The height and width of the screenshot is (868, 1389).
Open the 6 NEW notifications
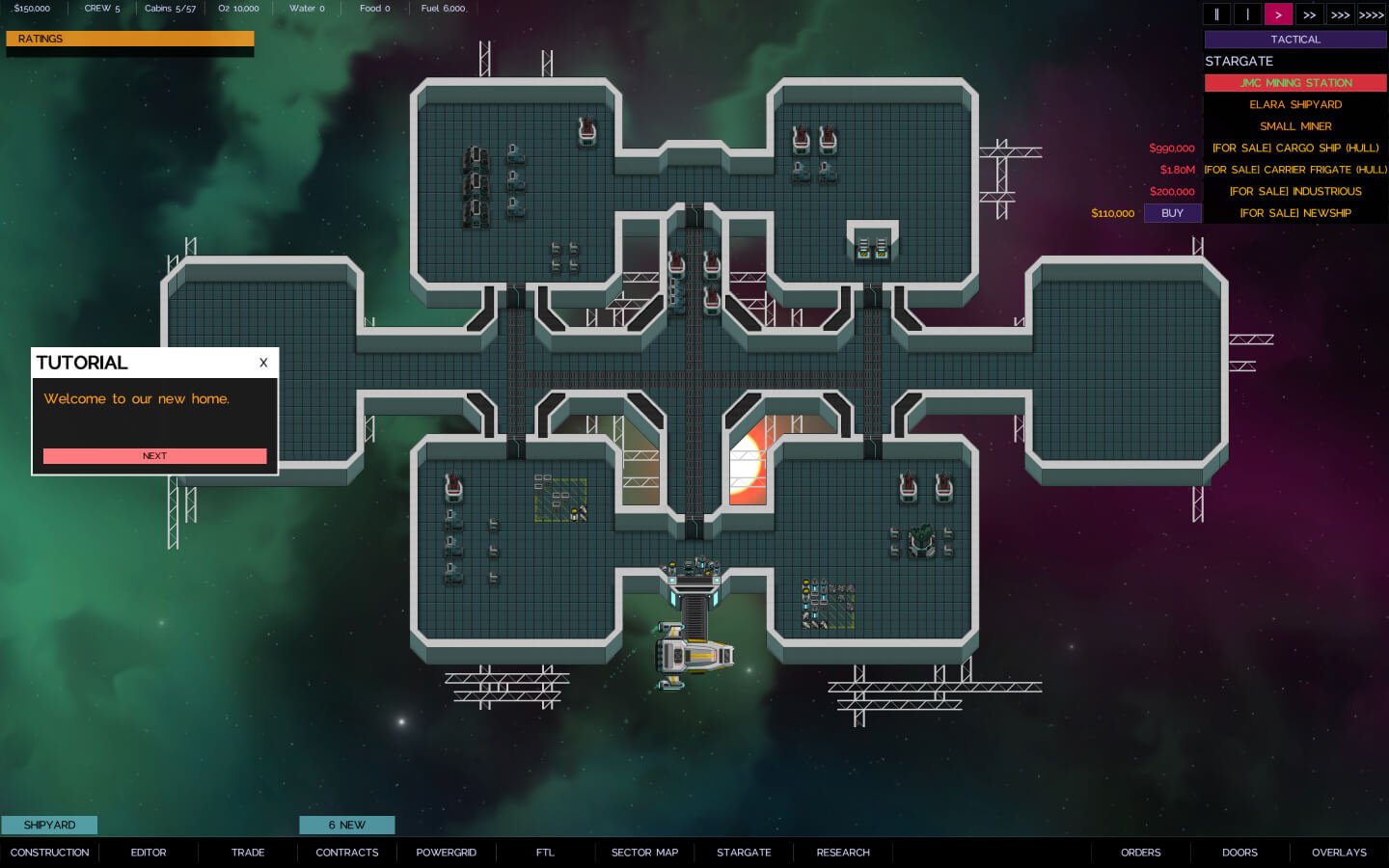point(346,825)
